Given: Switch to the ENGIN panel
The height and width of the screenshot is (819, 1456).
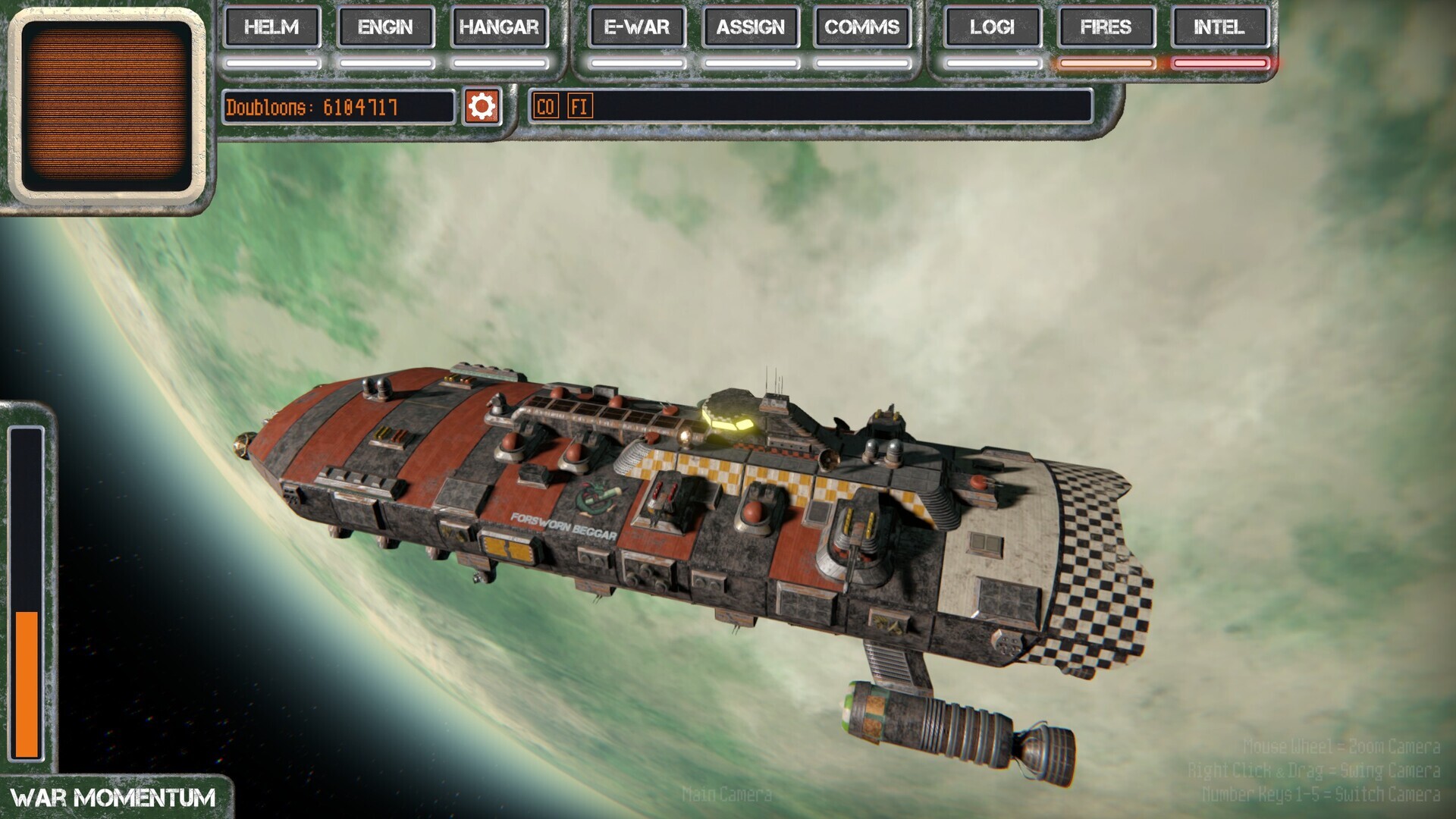Looking at the screenshot, I should 385,27.
